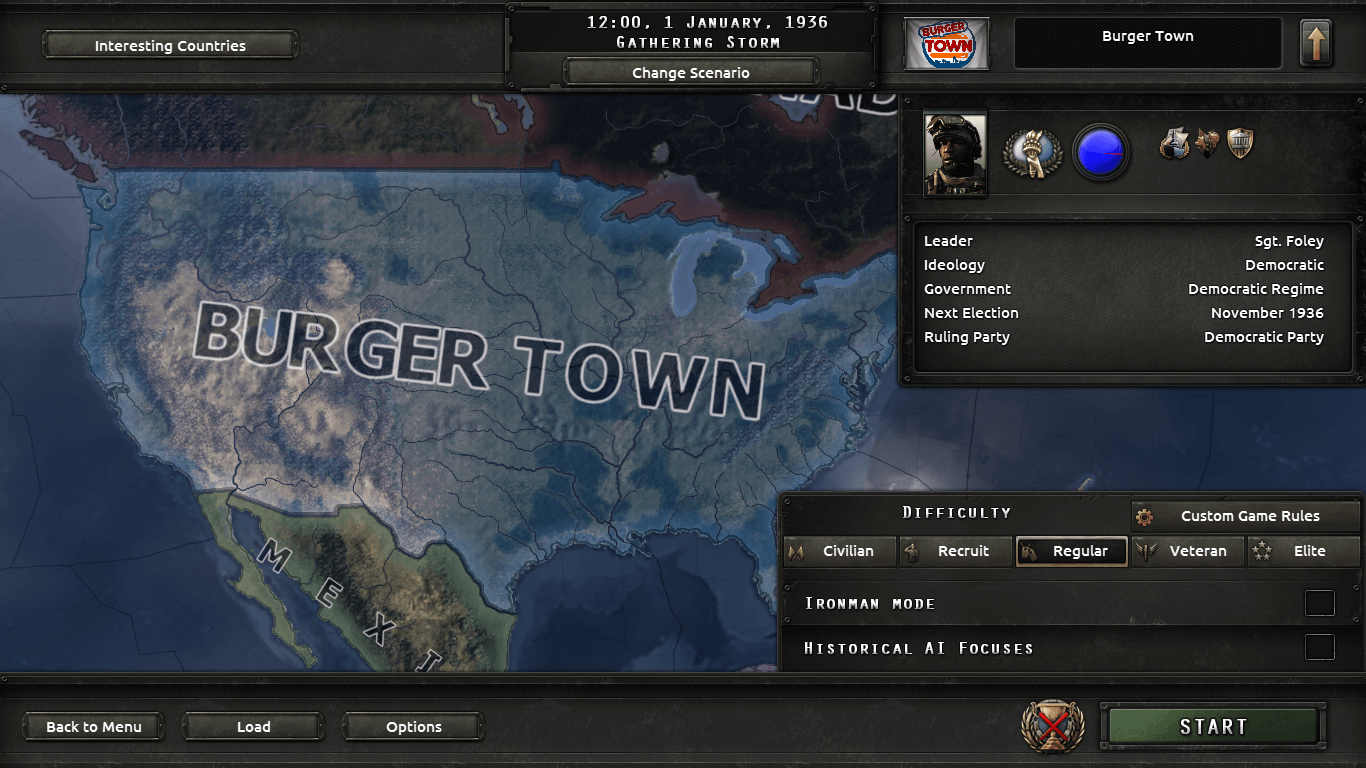Image resolution: width=1366 pixels, height=768 pixels.
Task: Choose Civilian difficulty
Action: [839, 551]
